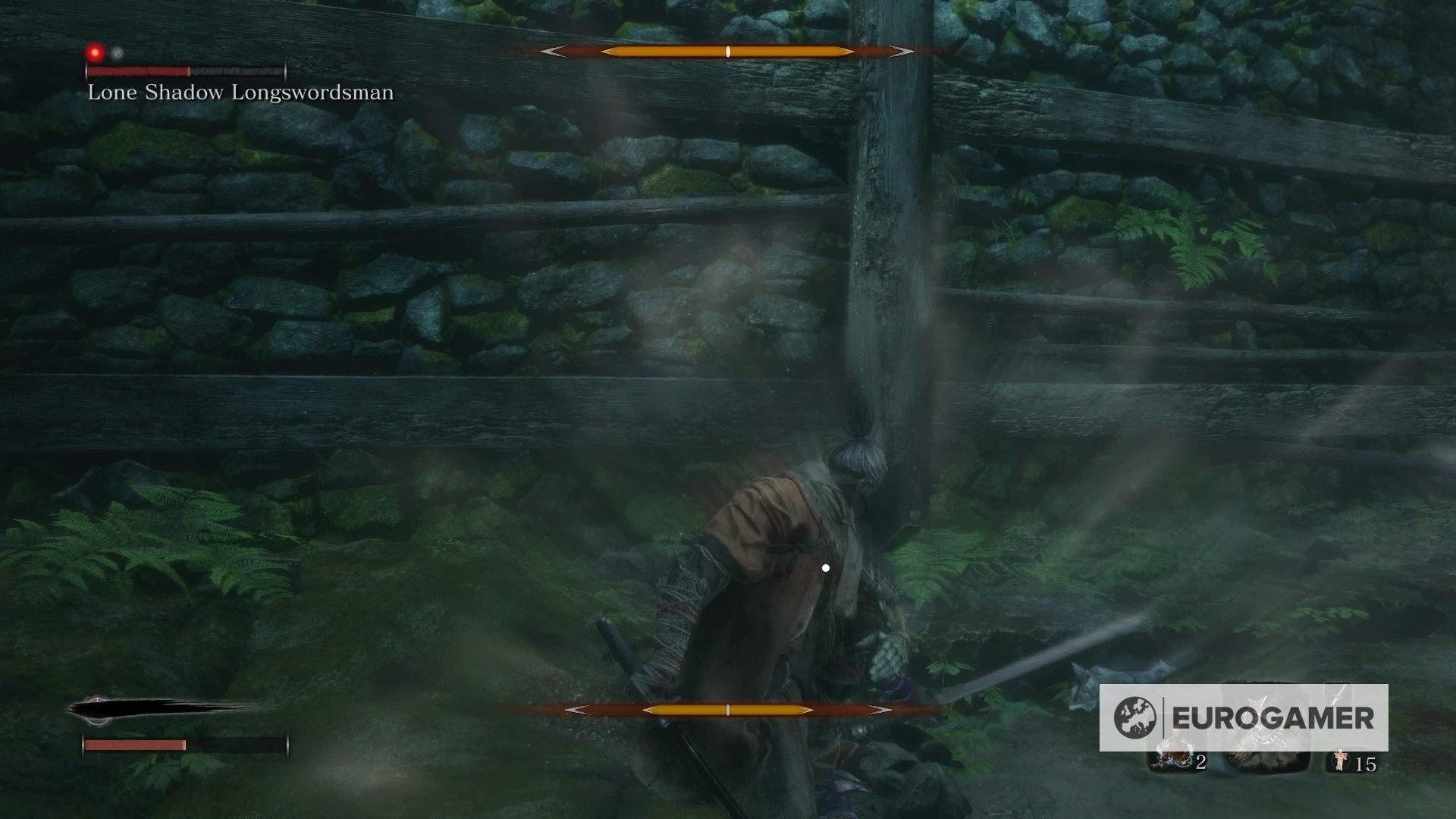Click the equipped quick item icon
The height and width of the screenshot is (819, 1456).
click(x=1173, y=755)
